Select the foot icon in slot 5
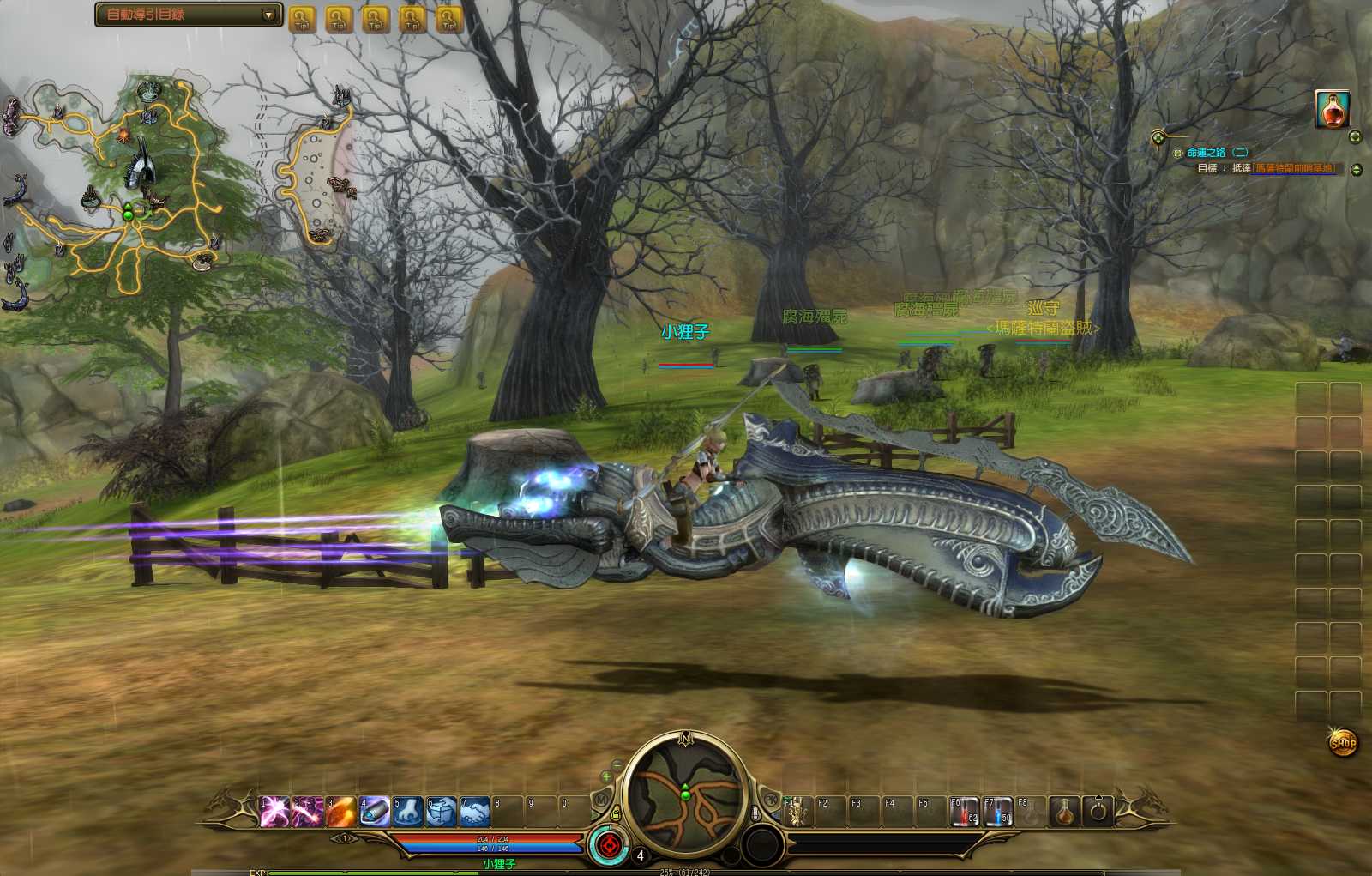 (x=407, y=811)
